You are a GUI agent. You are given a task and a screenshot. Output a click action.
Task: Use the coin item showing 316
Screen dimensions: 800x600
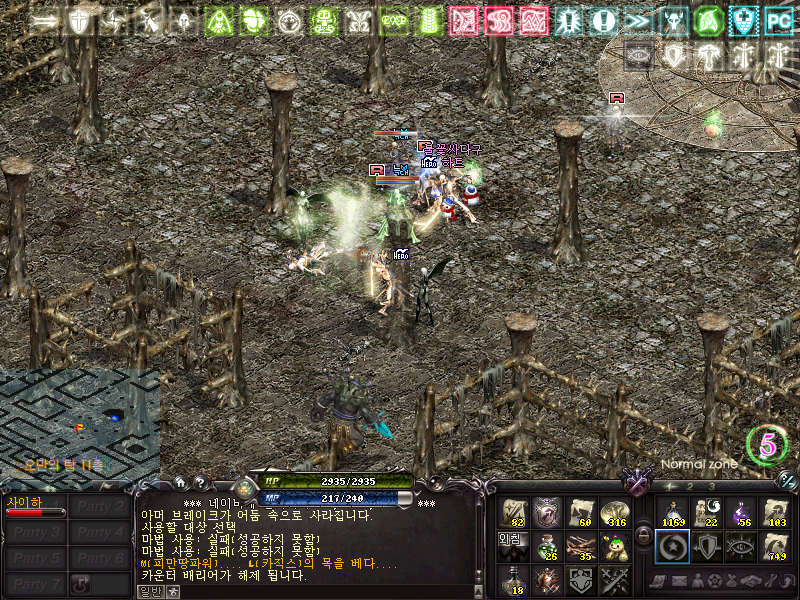pyautogui.click(x=615, y=513)
